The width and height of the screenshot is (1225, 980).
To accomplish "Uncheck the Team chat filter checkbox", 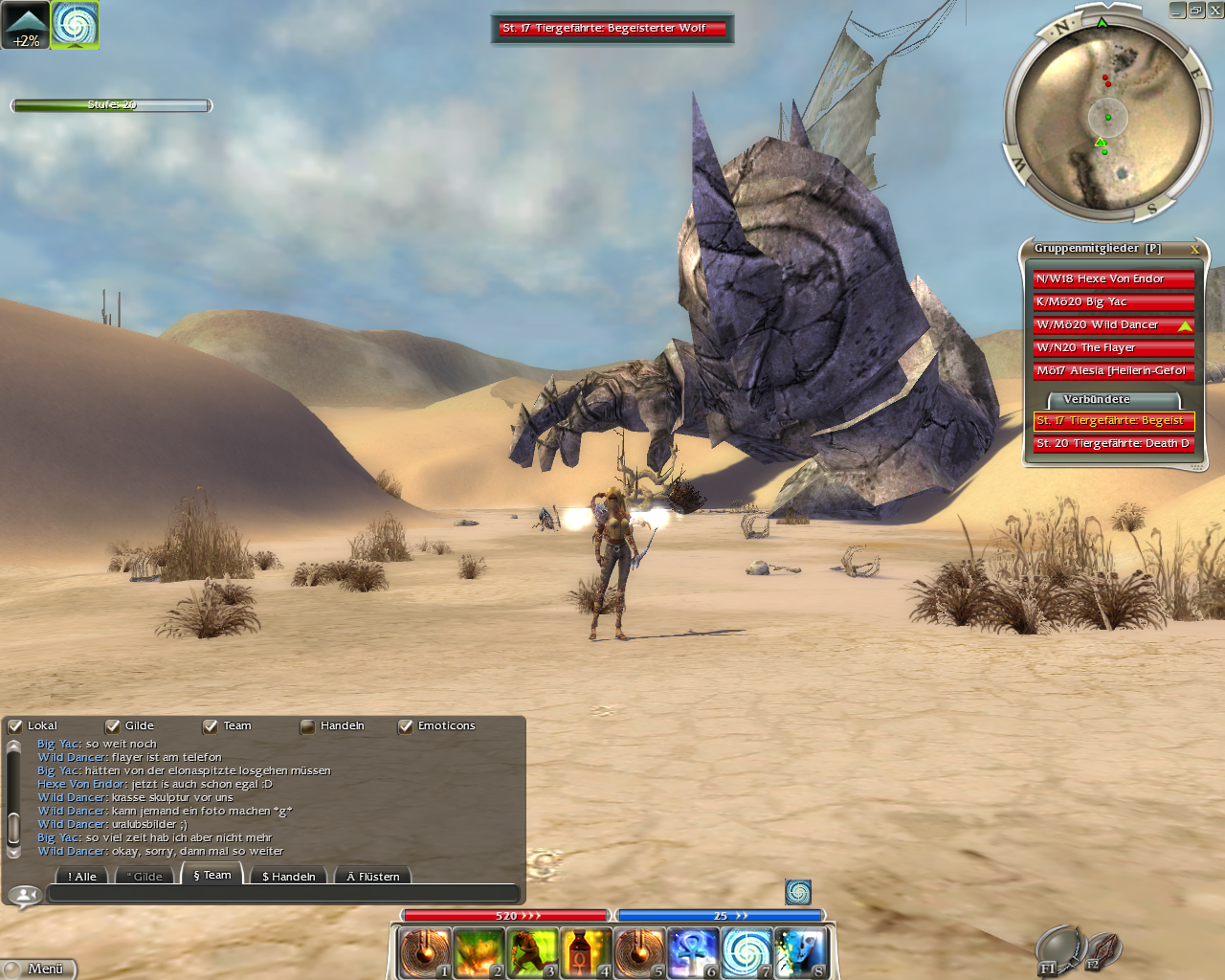I will [211, 726].
